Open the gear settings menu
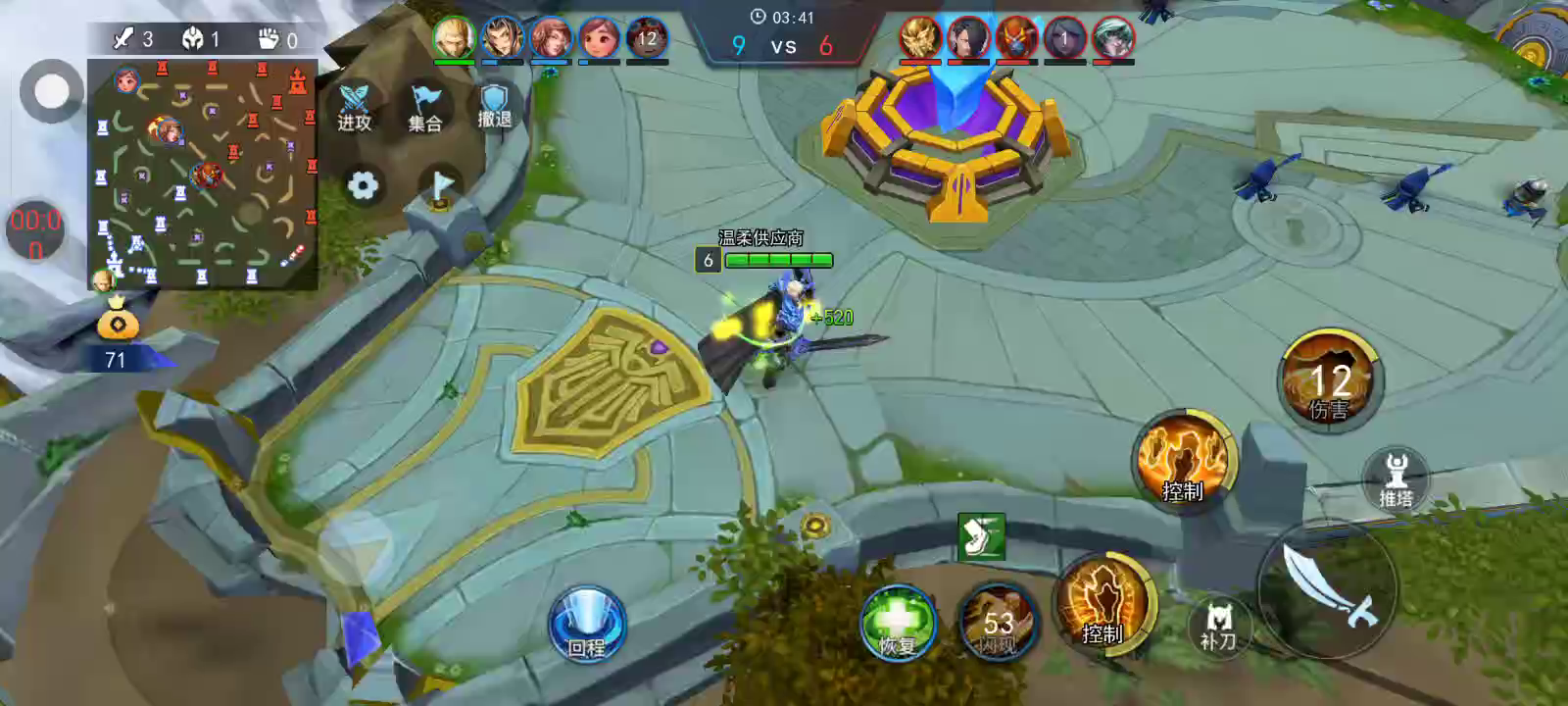 [363, 185]
